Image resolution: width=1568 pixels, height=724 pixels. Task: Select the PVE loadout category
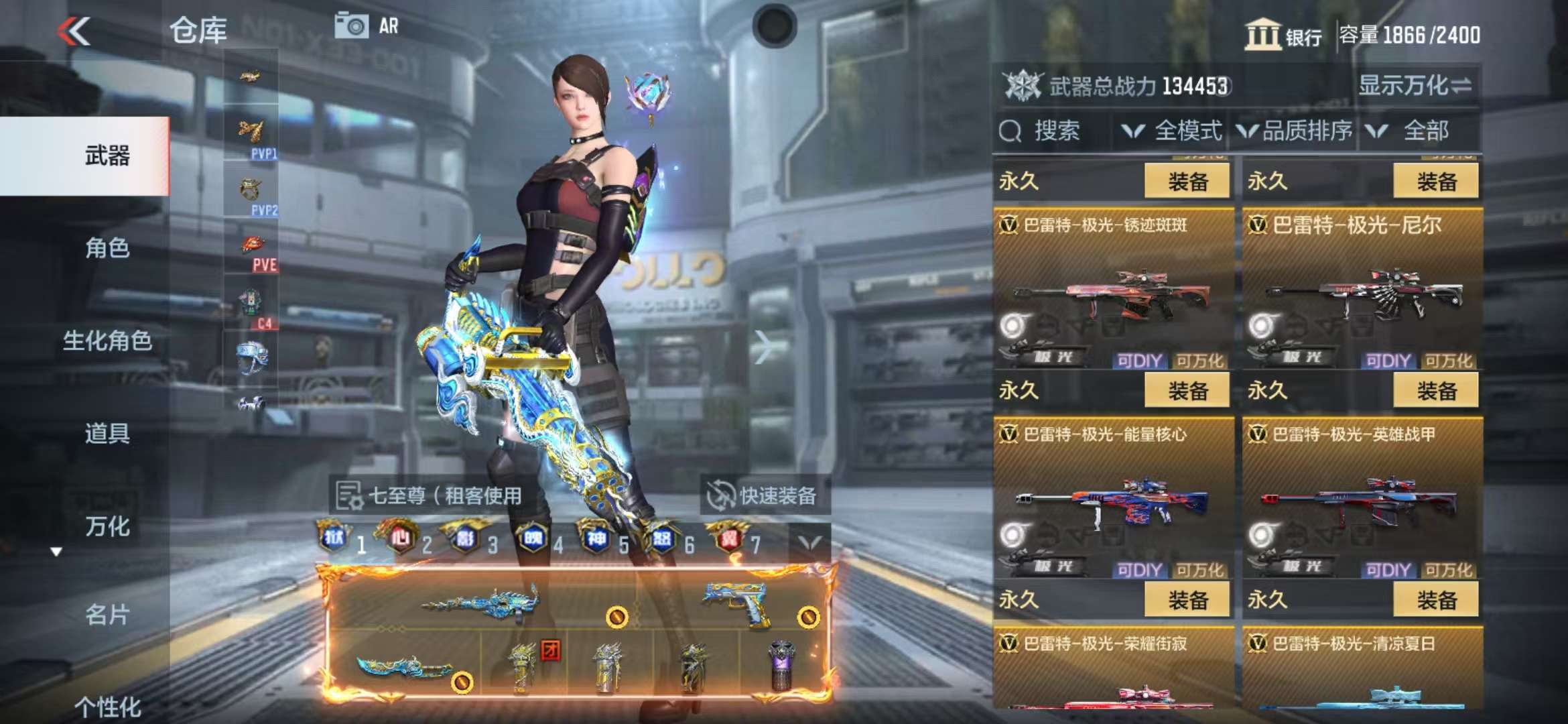(251, 253)
